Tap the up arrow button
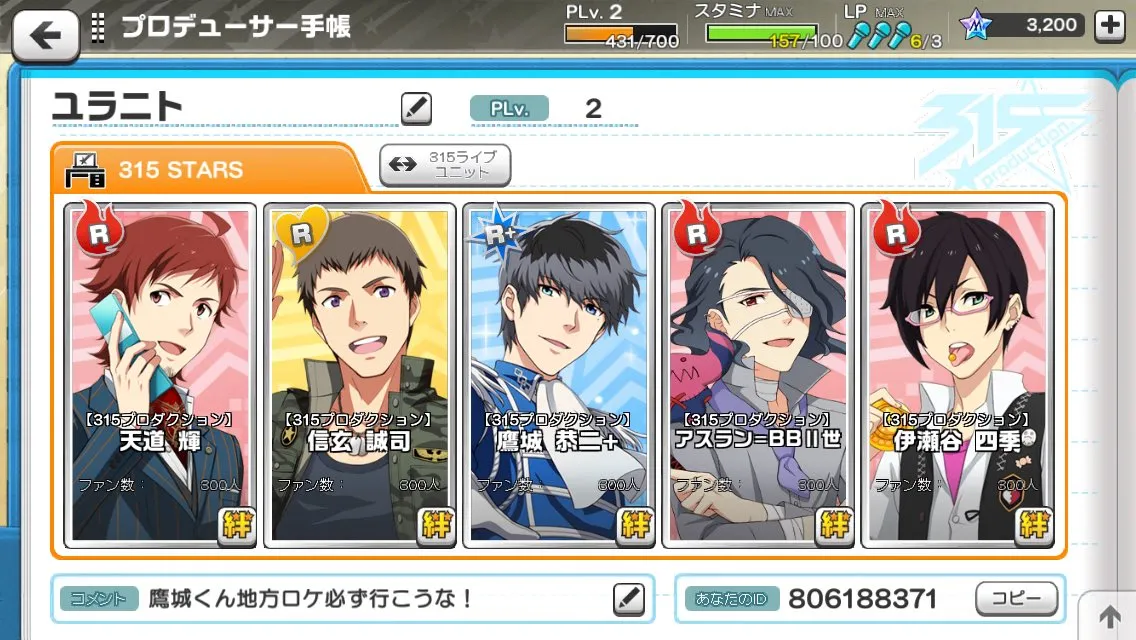 (x=1109, y=615)
